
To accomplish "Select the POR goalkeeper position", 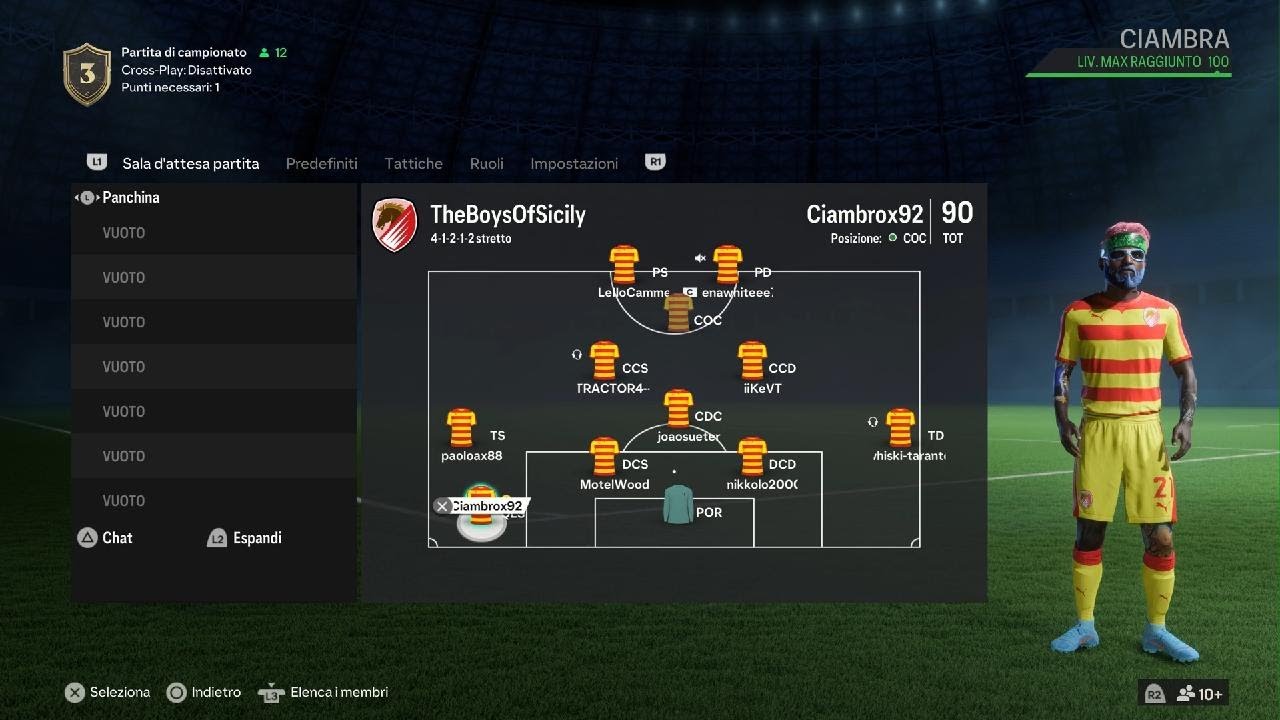I will coord(678,505).
